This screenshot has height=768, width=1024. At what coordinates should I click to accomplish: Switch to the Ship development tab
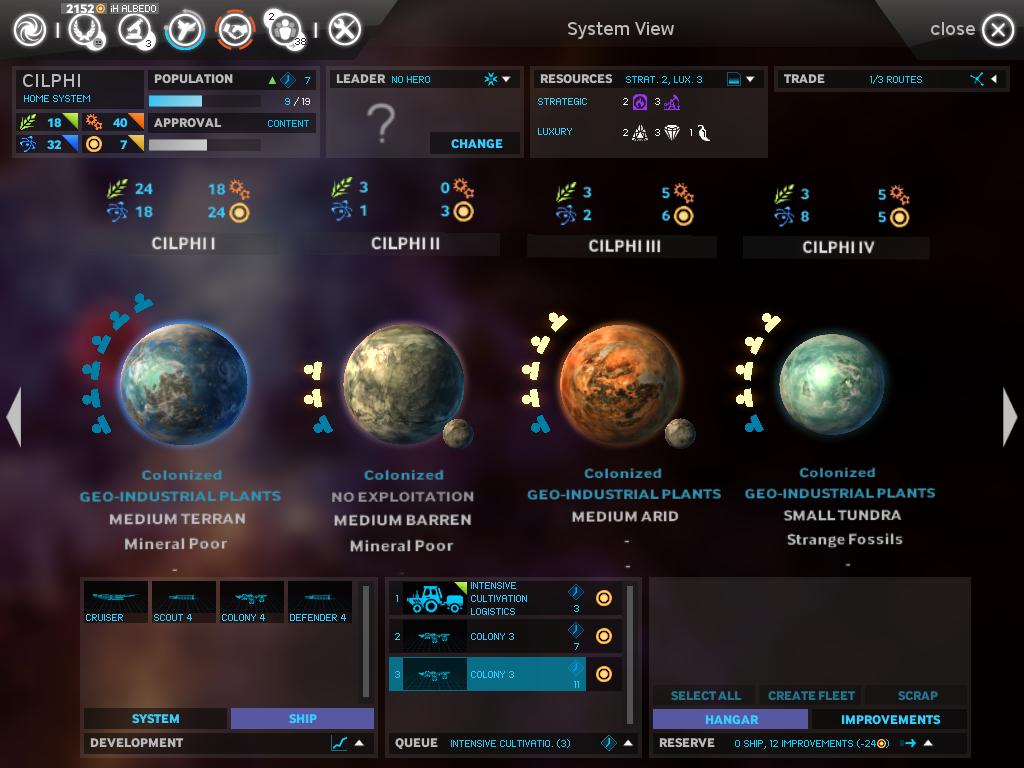[302, 718]
